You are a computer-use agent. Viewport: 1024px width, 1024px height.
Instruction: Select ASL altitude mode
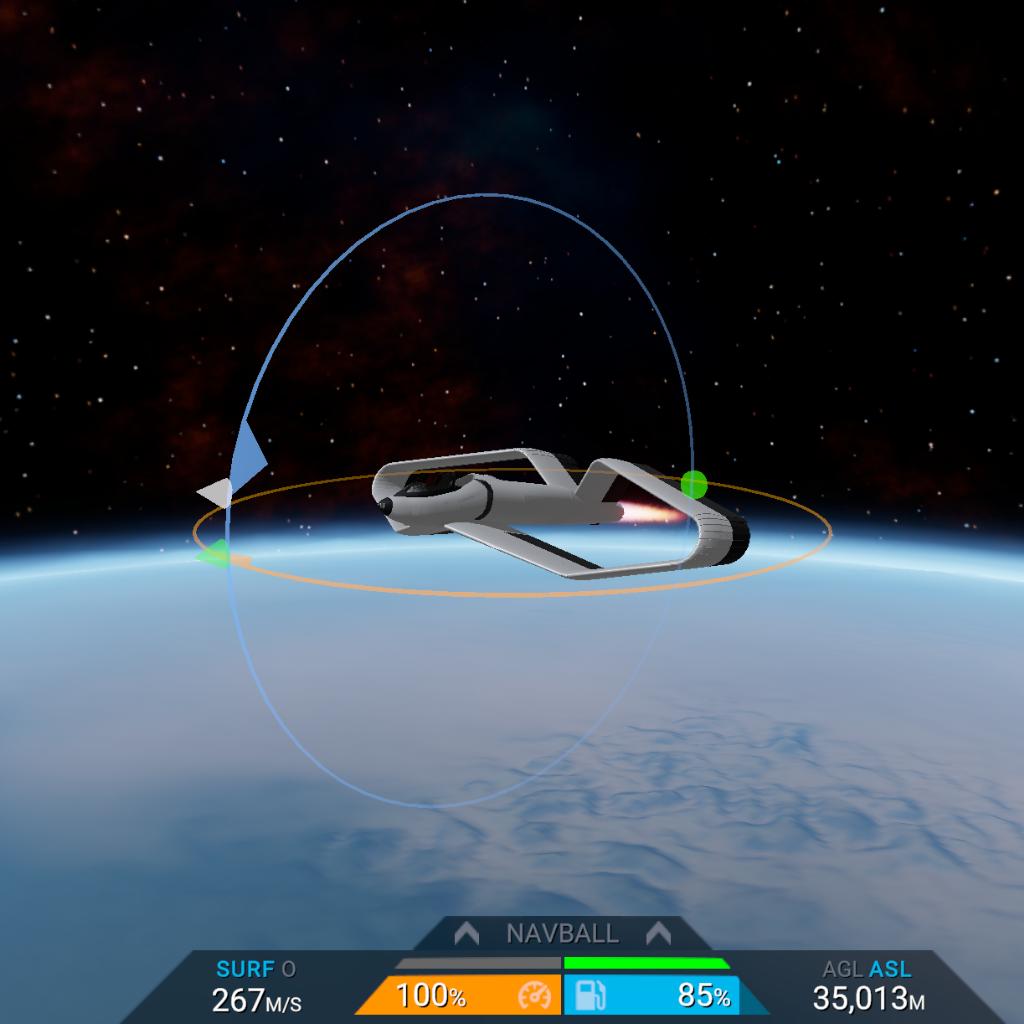(x=890, y=969)
